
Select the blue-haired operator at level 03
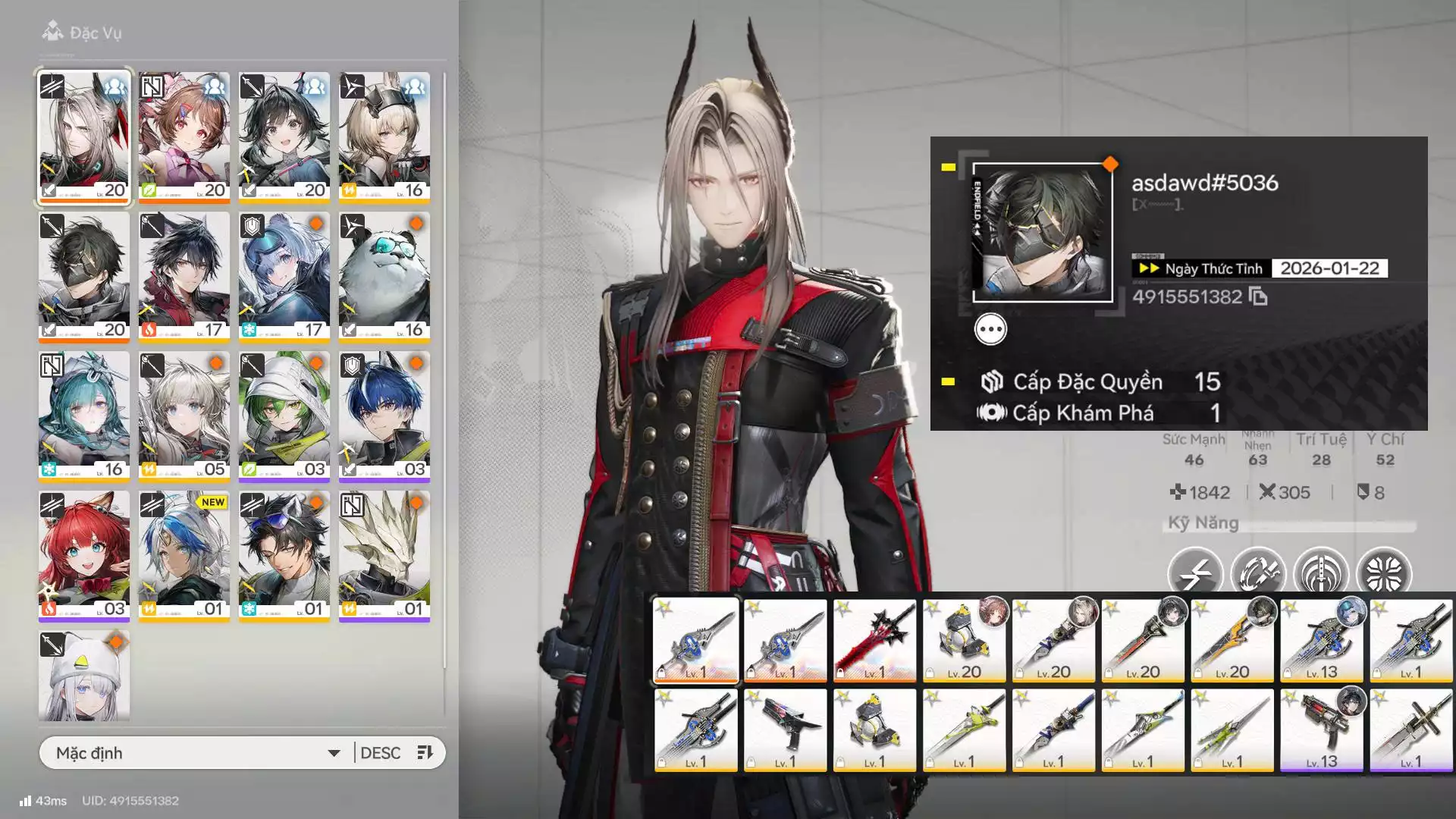(x=384, y=416)
